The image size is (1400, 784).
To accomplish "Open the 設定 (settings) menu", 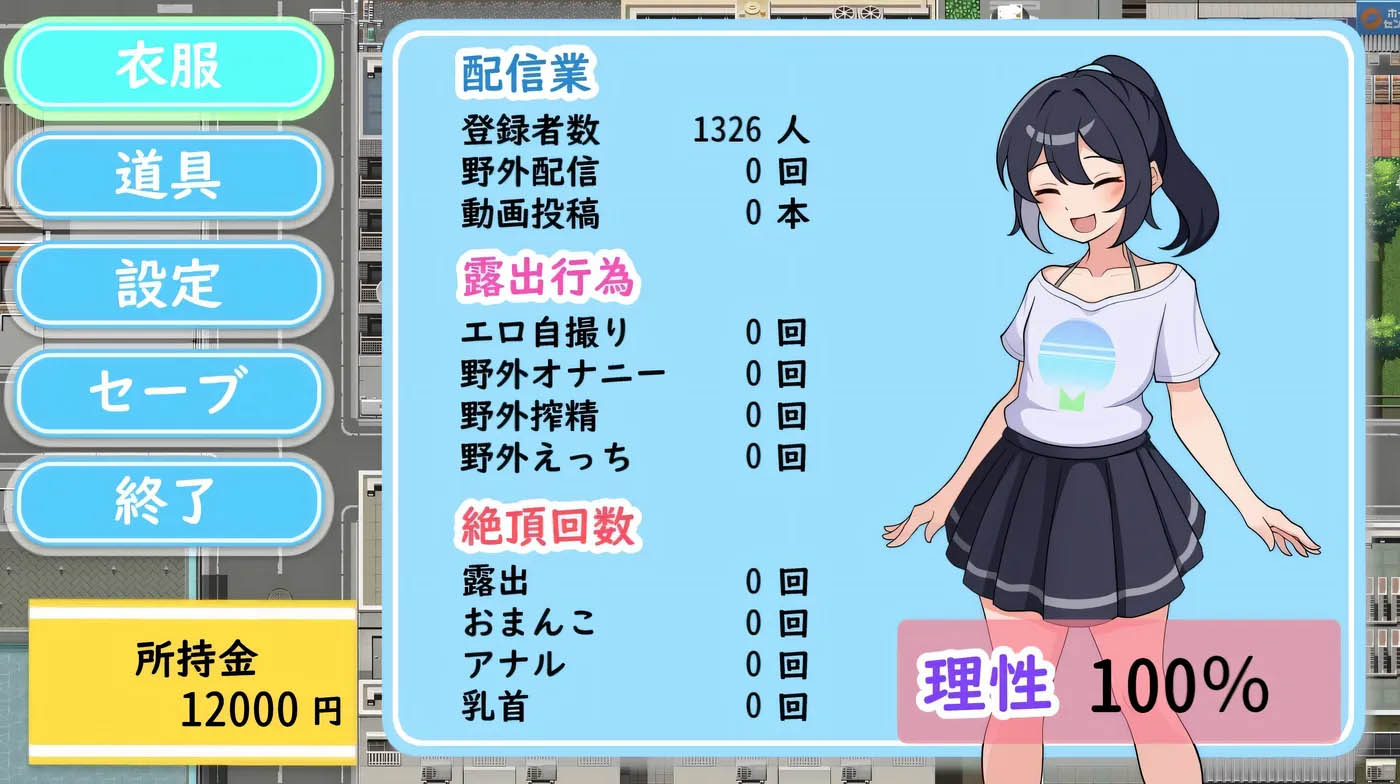I will pyautogui.click(x=169, y=284).
